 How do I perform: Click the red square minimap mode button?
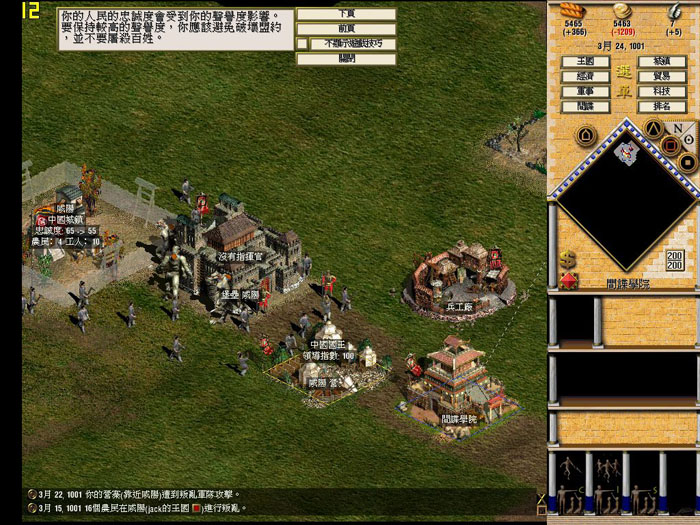[x=670, y=145]
